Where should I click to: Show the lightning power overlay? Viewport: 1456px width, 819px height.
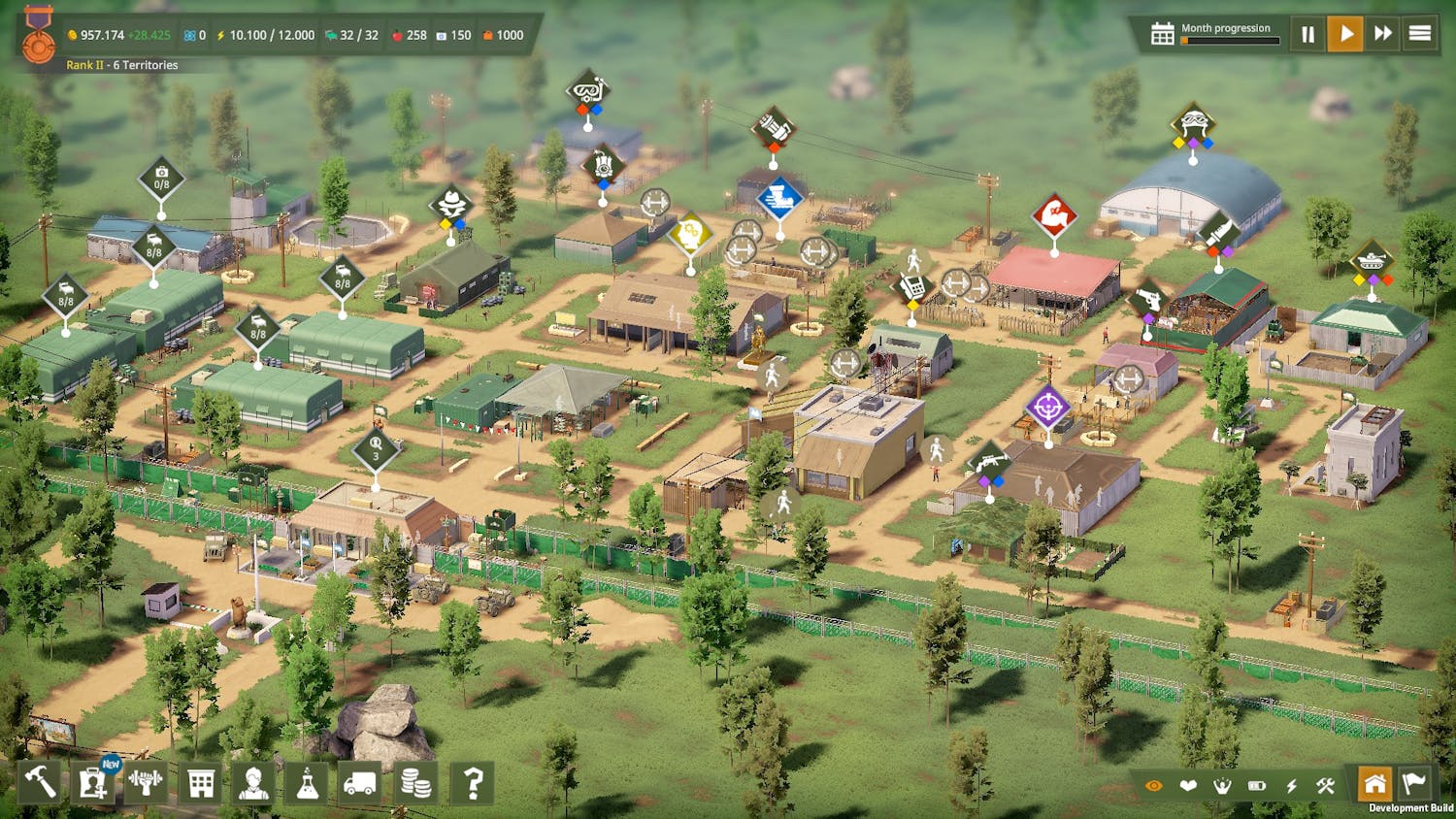coord(1292,786)
